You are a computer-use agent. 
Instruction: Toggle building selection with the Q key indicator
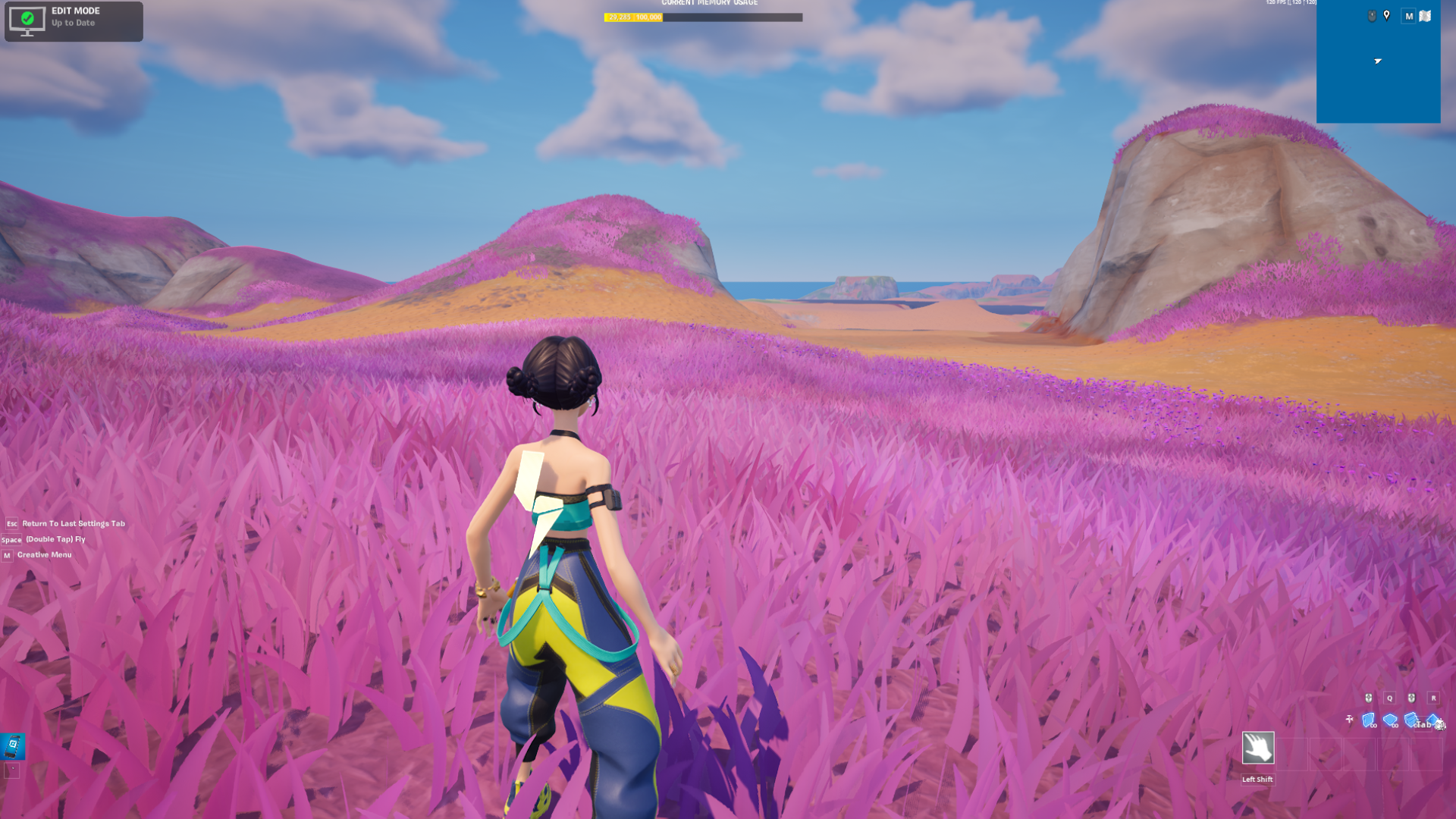click(1389, 697)
